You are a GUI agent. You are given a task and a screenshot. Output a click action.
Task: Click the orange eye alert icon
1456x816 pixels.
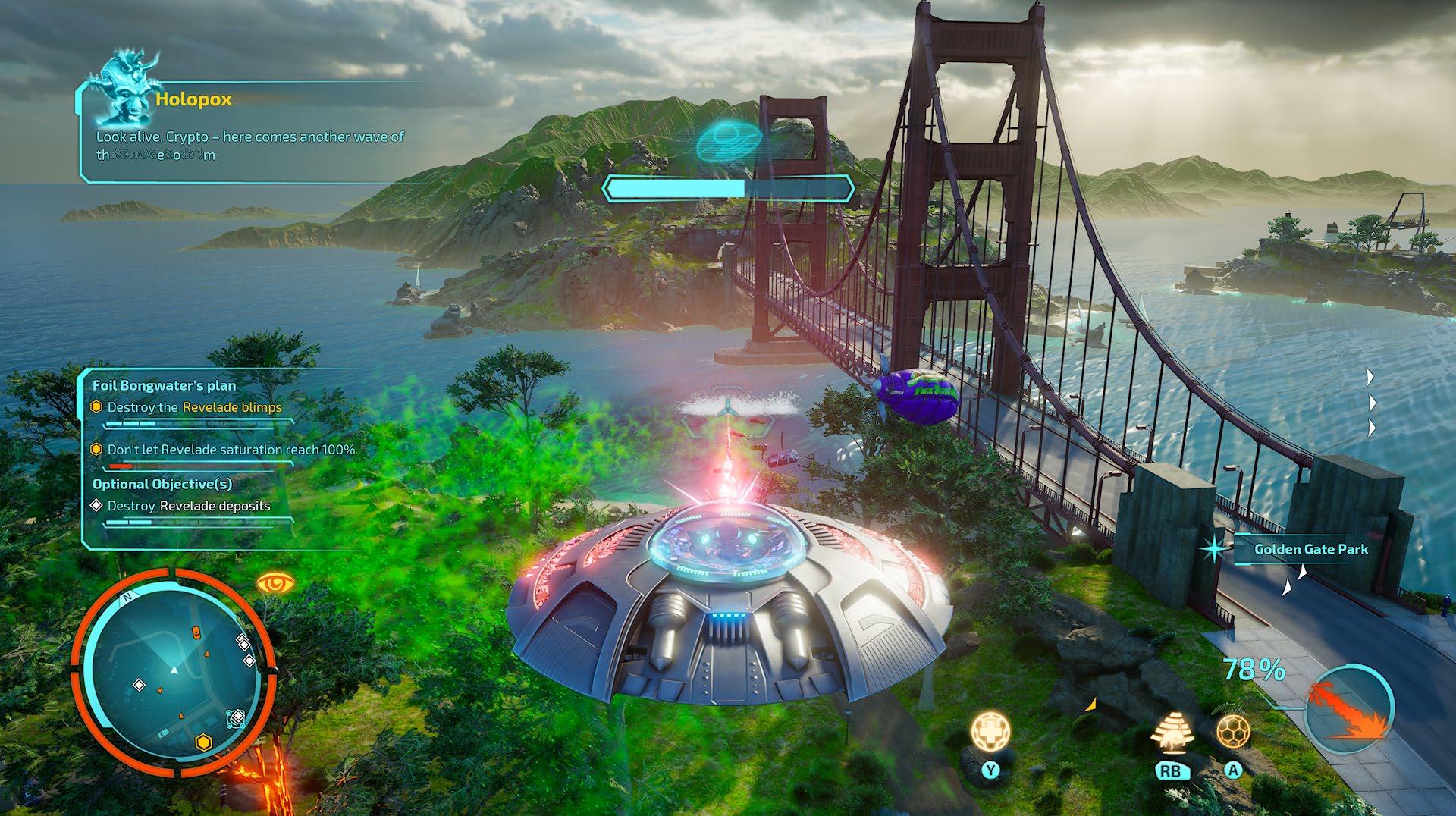click(x=274, y=583)
